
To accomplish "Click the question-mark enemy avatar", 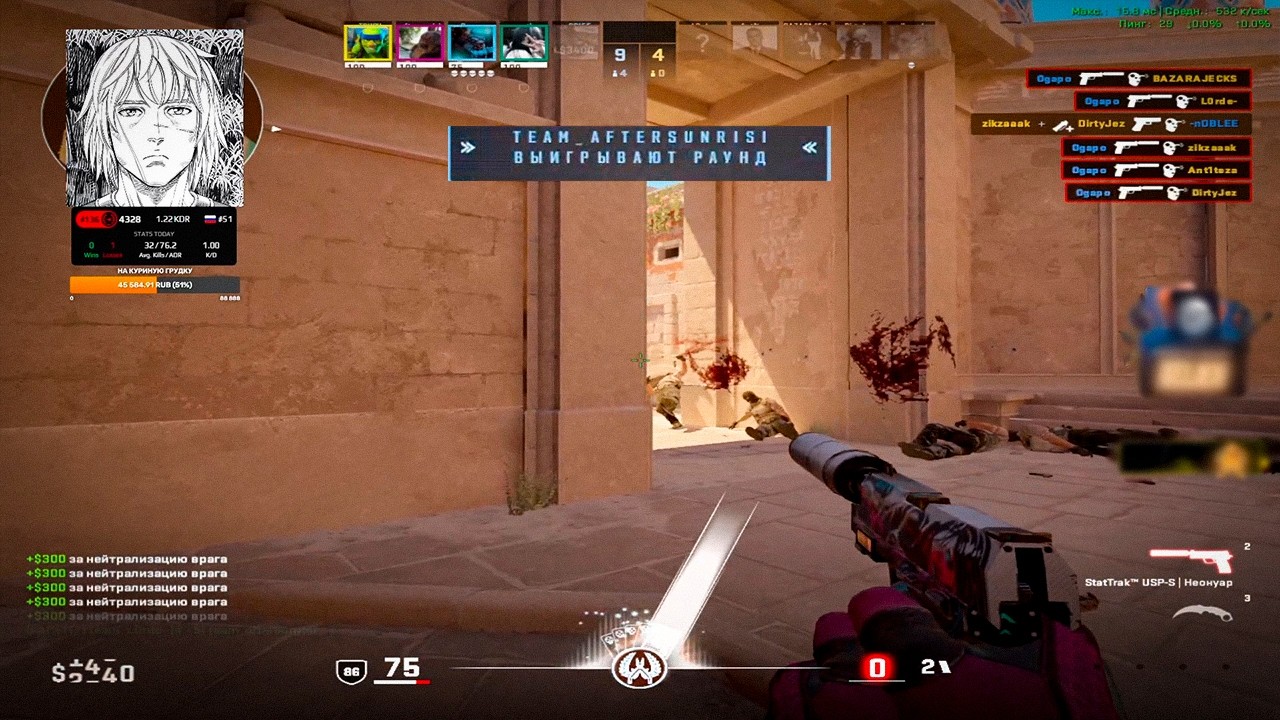I will point(703,43).
